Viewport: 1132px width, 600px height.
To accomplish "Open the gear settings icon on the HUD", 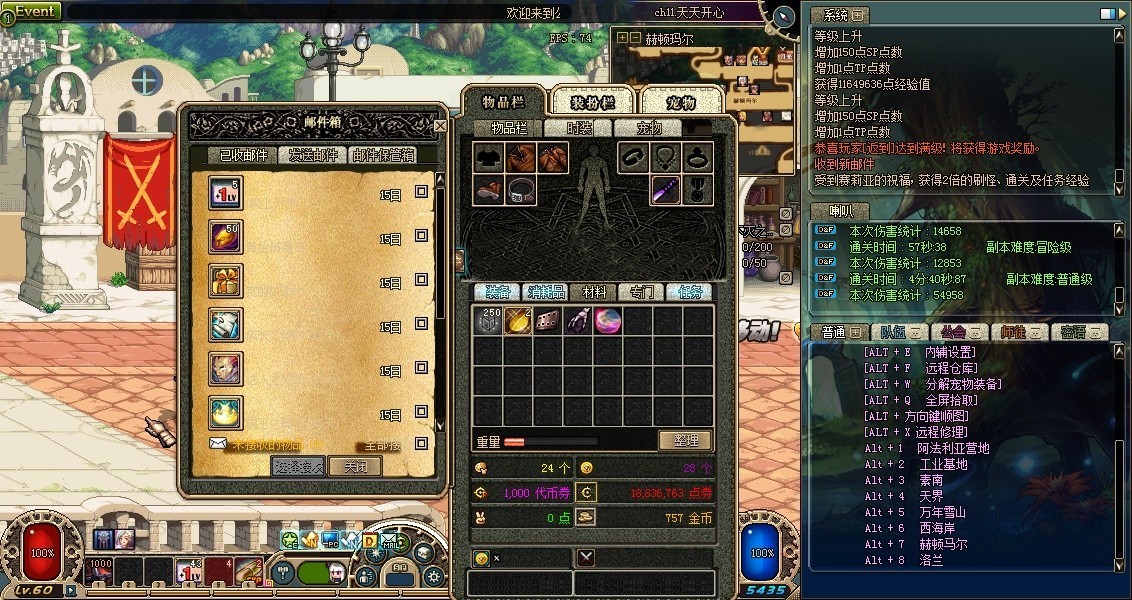I will pos(434,577).
